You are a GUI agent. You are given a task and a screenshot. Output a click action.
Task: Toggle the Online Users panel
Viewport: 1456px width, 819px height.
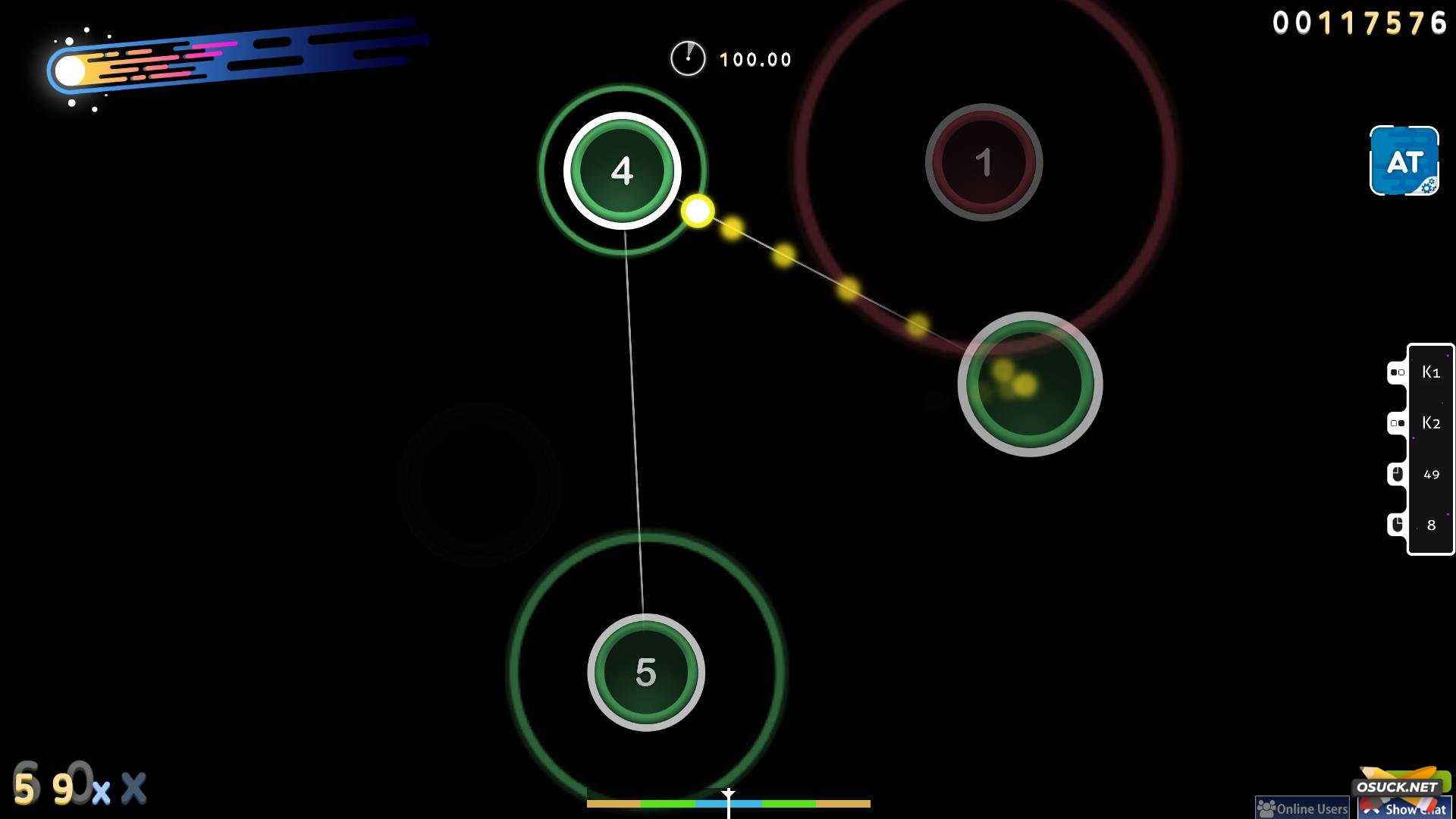point(1301,808)
